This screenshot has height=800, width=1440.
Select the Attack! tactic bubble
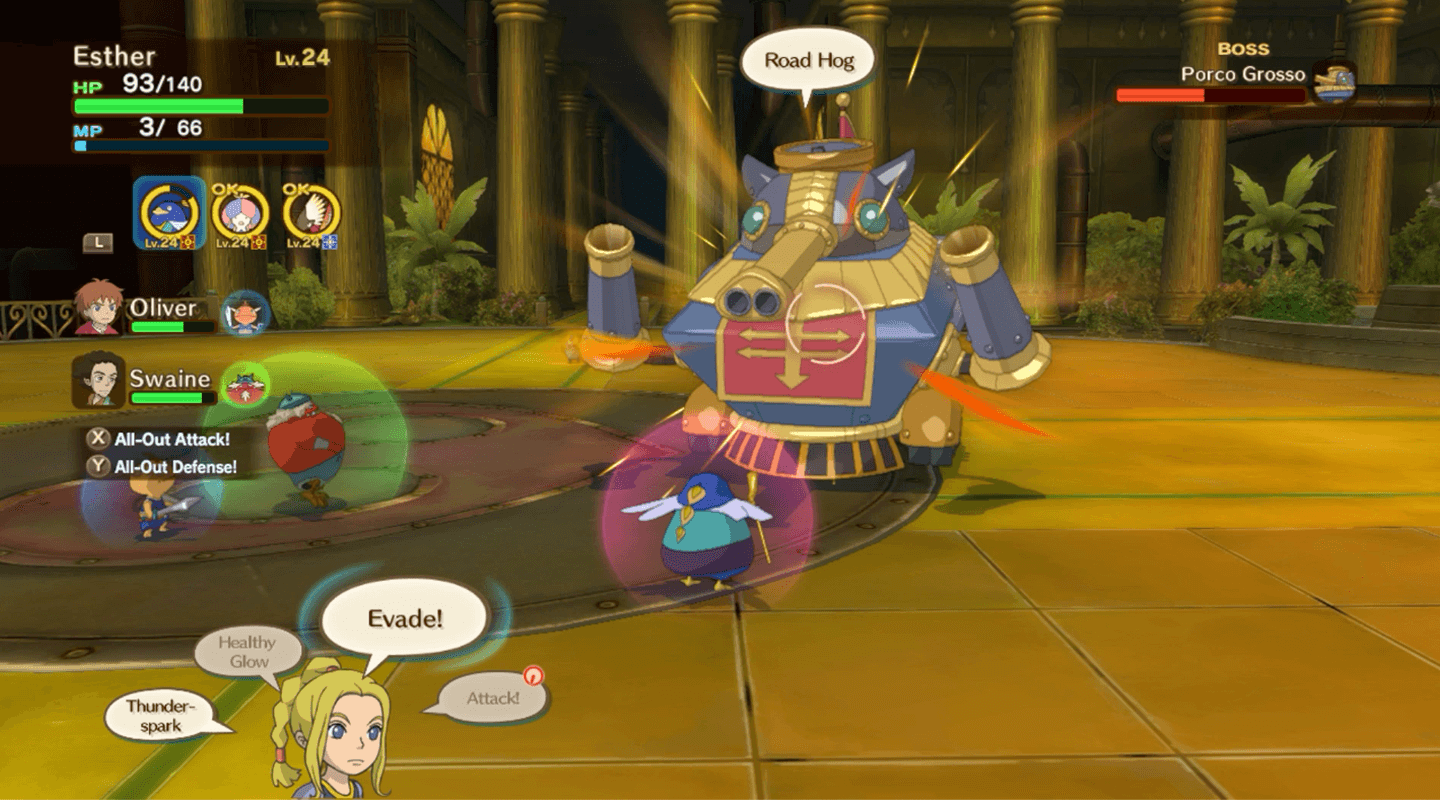tap(491, 697)
